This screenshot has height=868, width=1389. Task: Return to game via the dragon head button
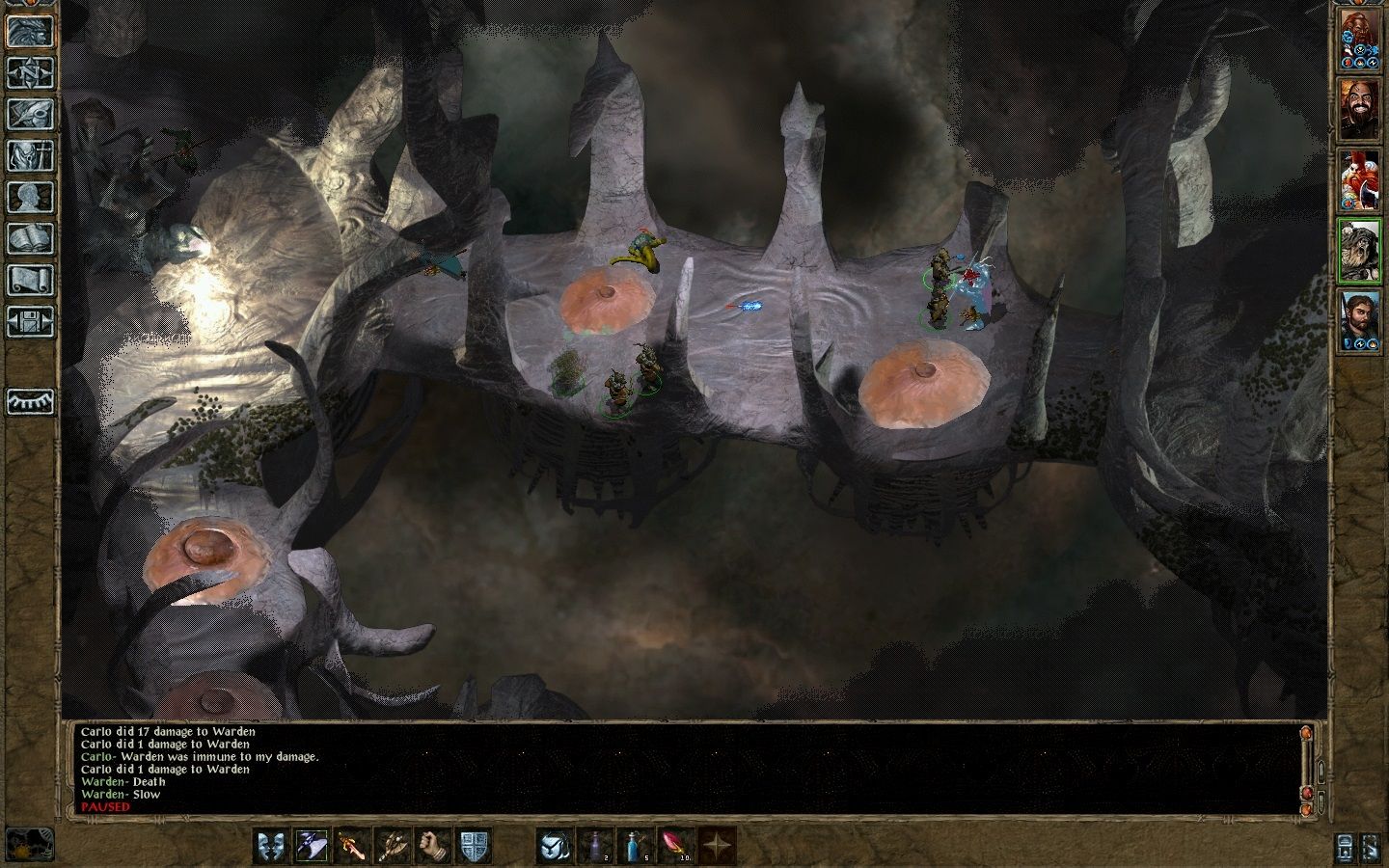pos(30,31)
